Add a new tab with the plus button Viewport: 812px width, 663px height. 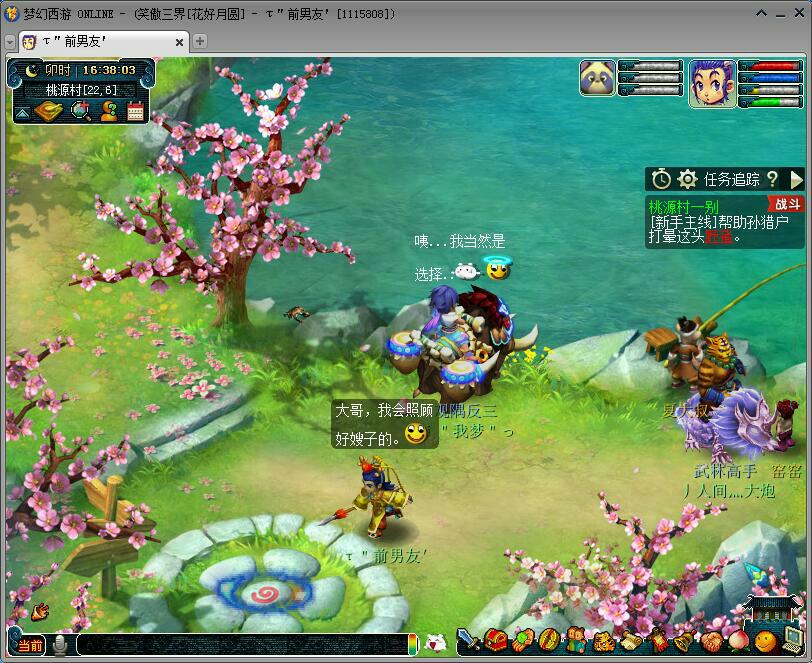point(200,41)
